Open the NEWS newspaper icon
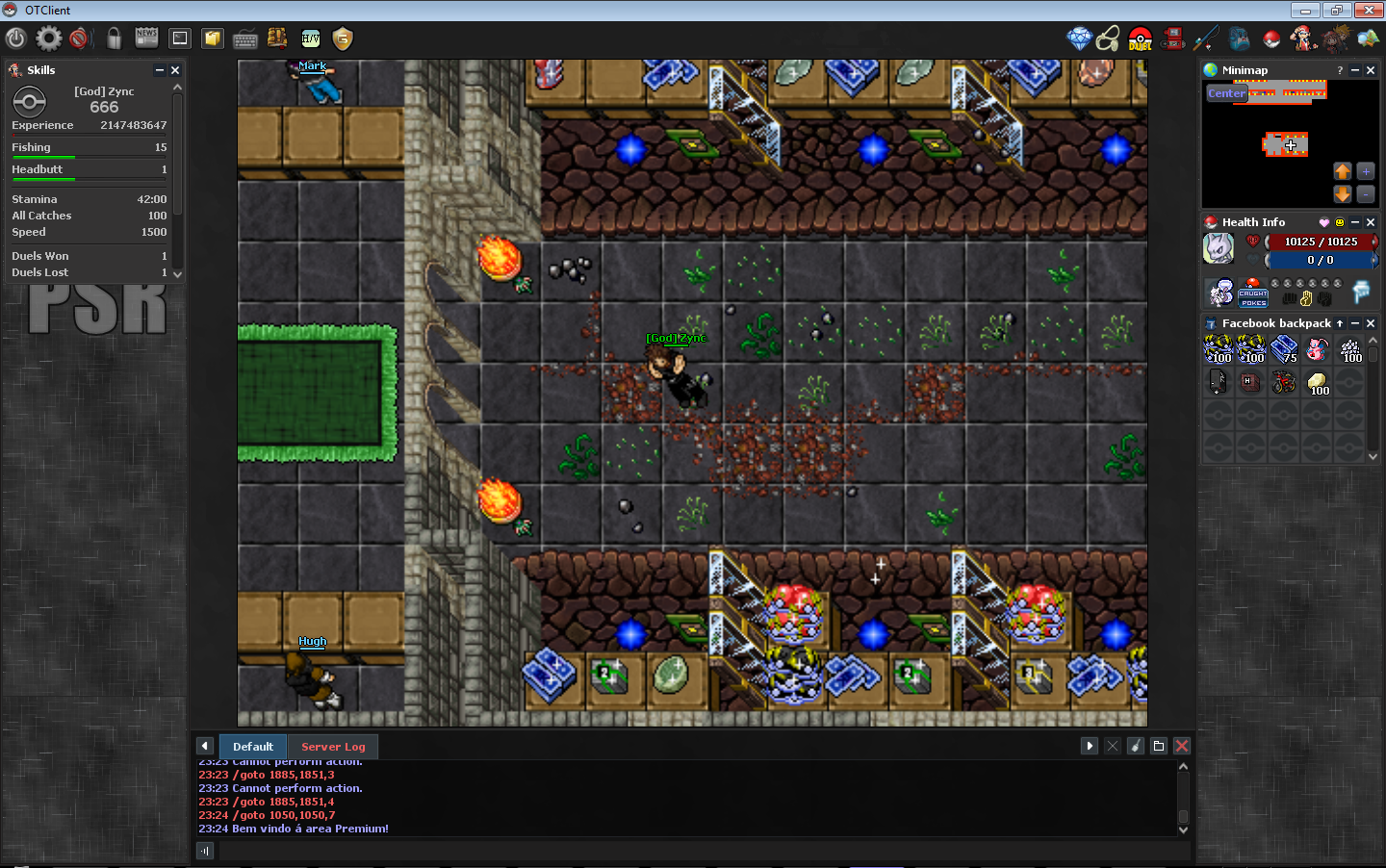The image size is (1386, 868). [x=146, y=38]
